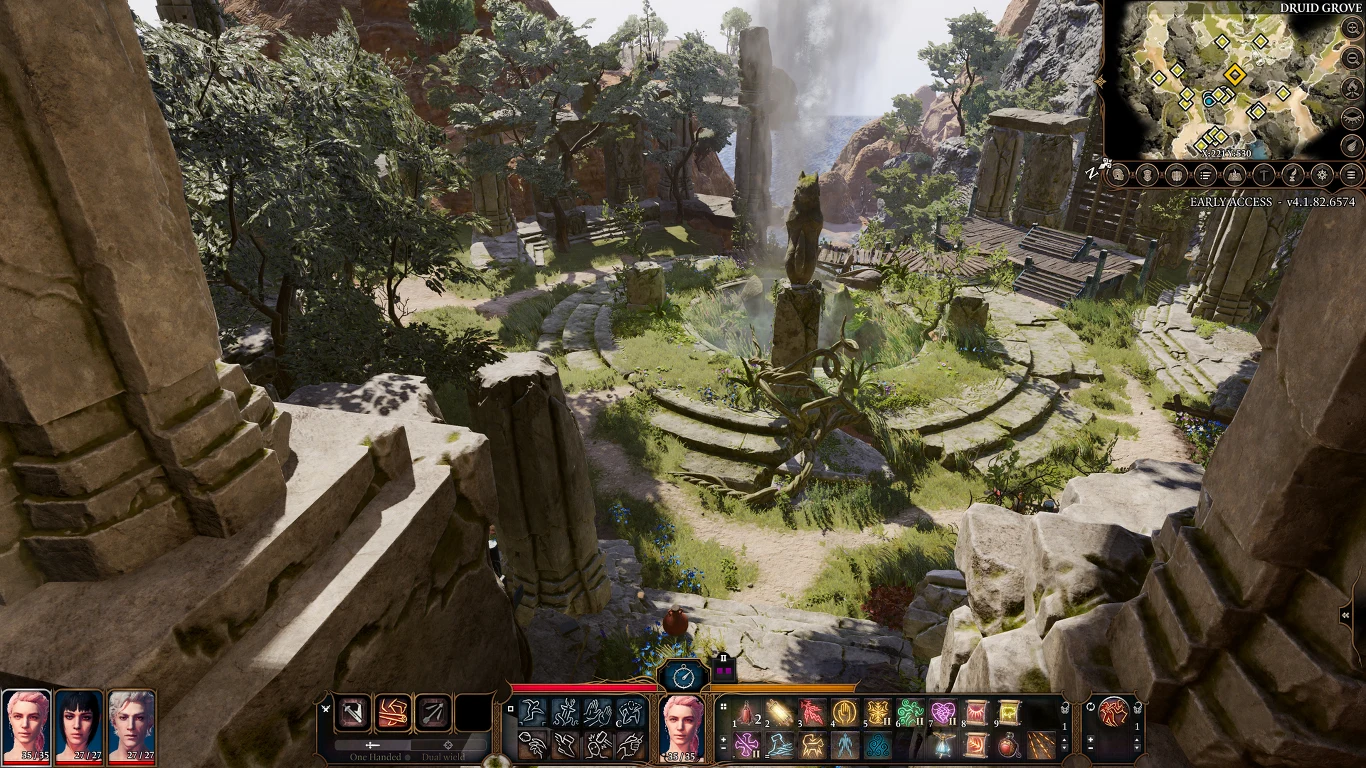Select the Shove action
This screenshot has width=1366, height=768.
[630, 747]
